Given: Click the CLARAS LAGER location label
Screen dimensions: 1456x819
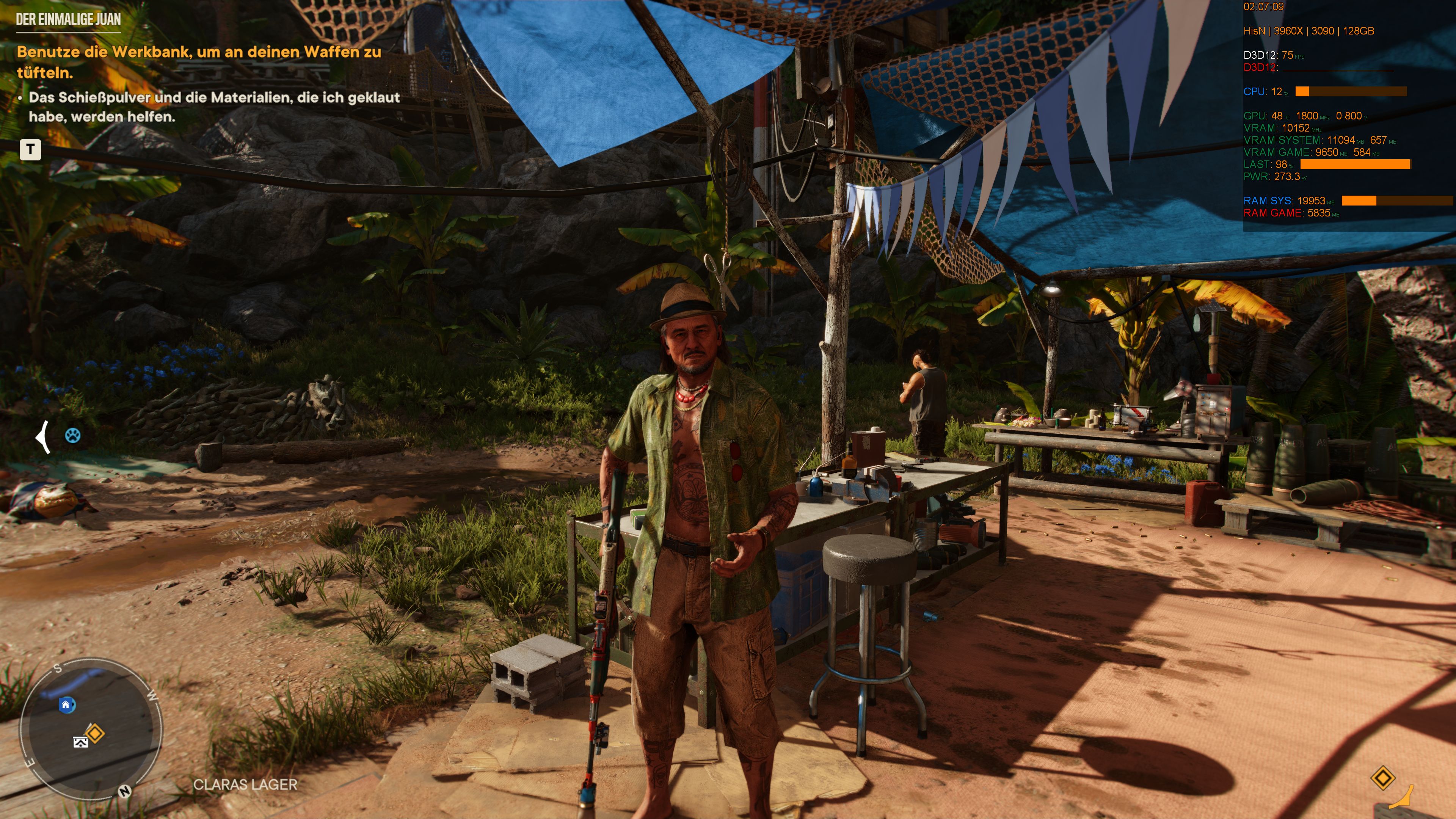Looking at the screenshot, I should 245,784.
